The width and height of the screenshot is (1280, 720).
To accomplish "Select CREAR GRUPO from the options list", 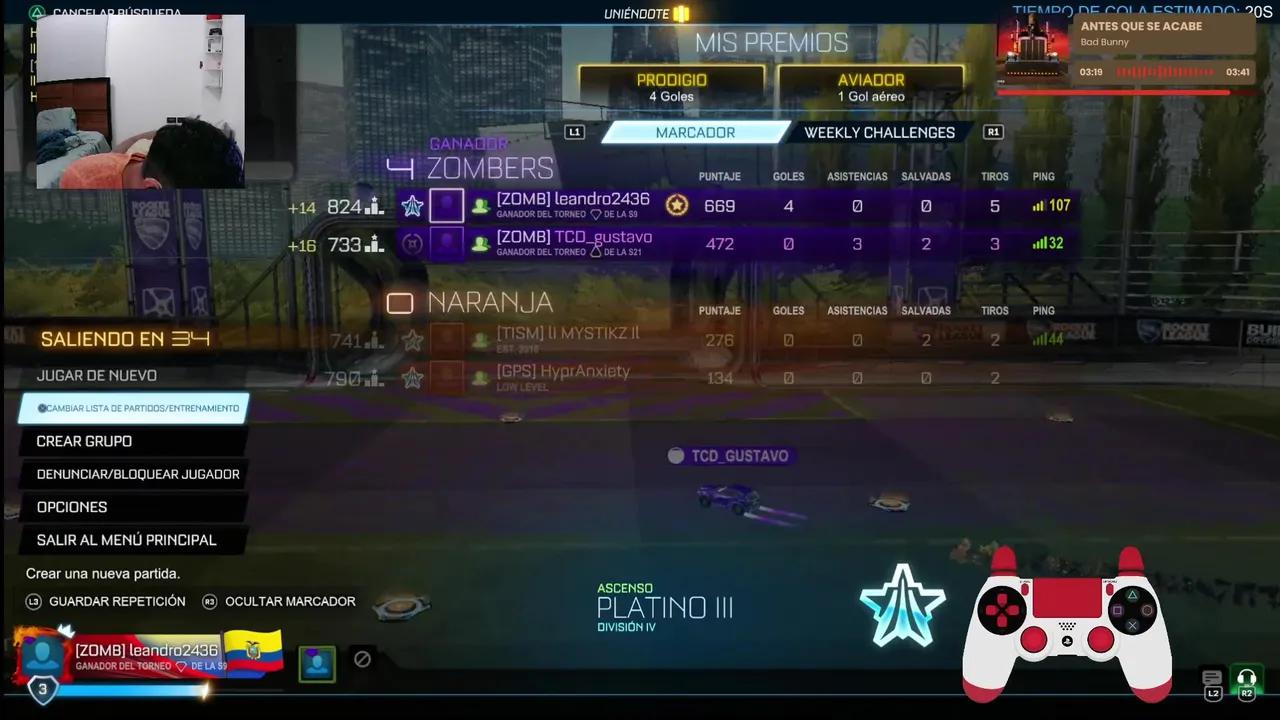I will pyautogui.click(x=84, y=441).
